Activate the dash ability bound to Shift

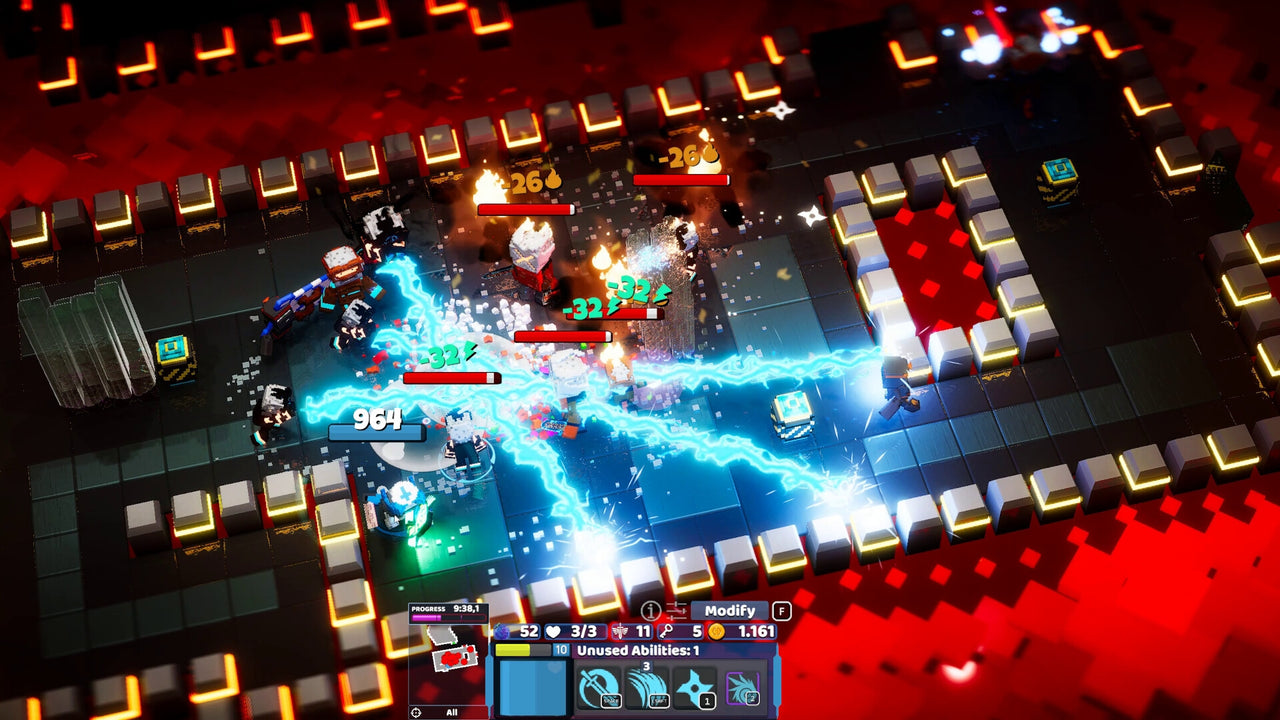648,684
